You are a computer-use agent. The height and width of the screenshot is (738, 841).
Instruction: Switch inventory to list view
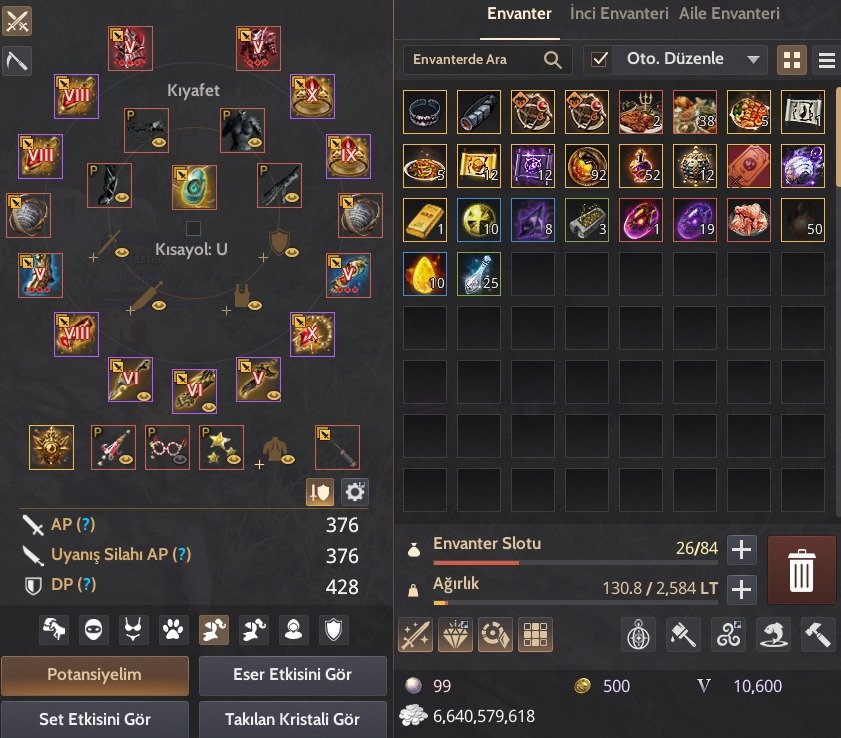(x=827, y=60)
